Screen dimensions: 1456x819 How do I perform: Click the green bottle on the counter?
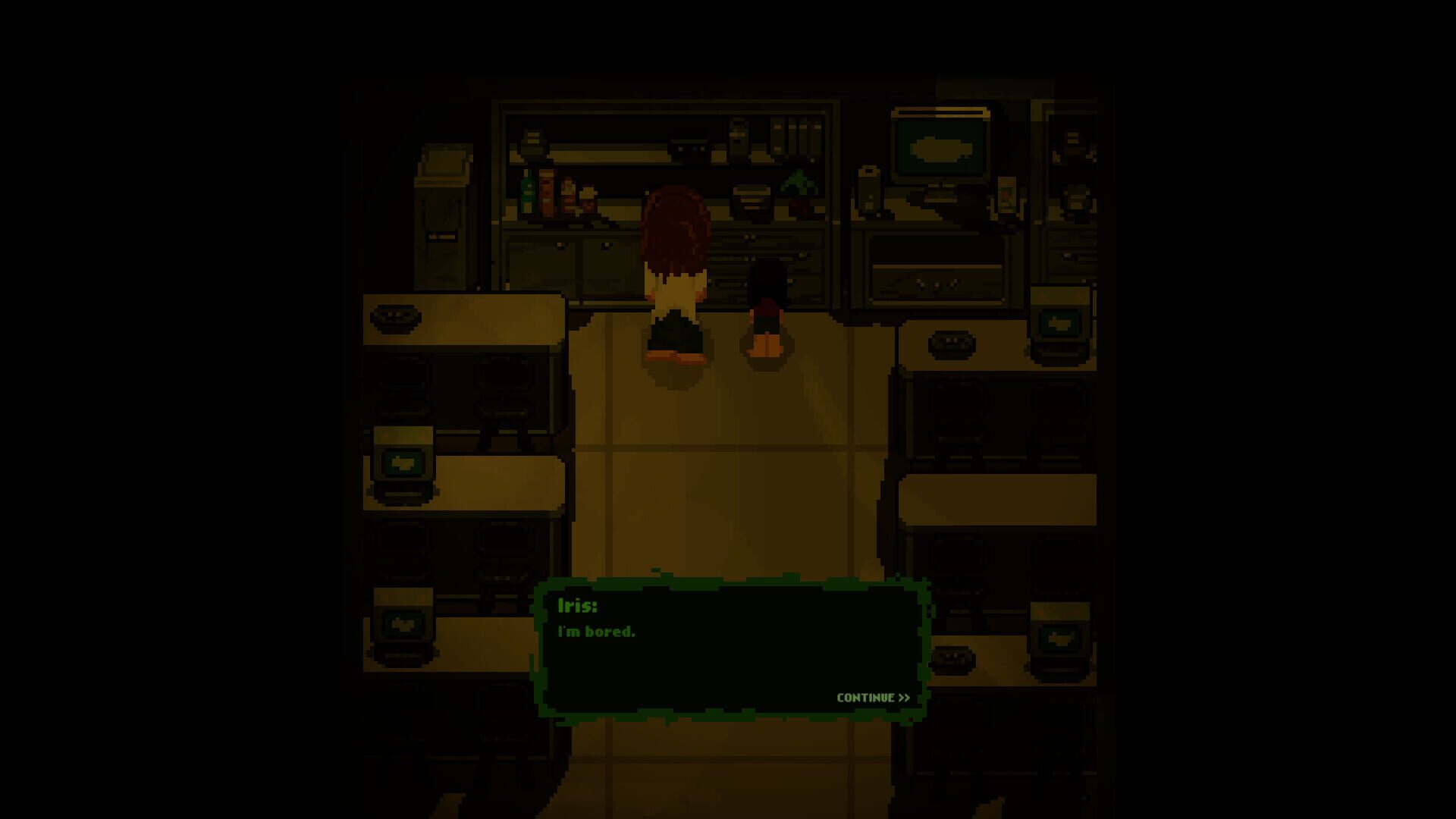coord(526,196)
